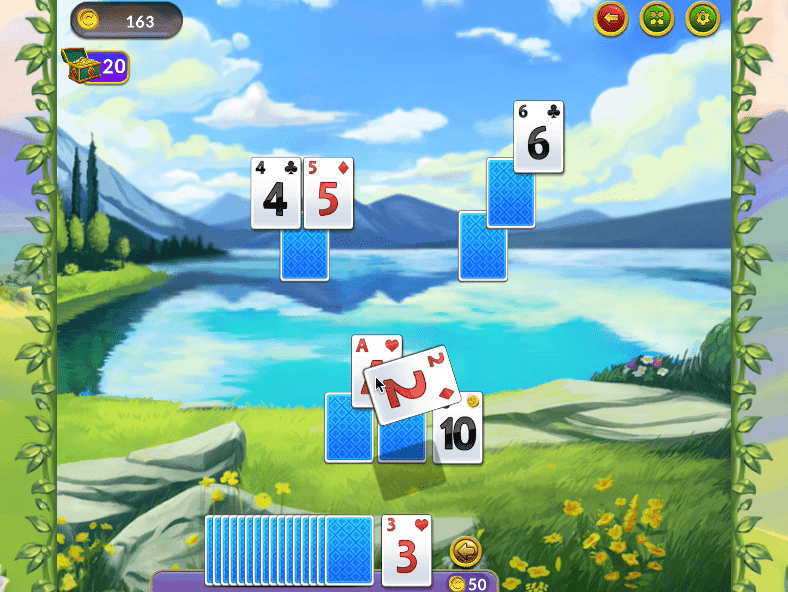Draw a card from the stock pile
The width and height of the screenshot is (788, 592).
click(348, 549)
